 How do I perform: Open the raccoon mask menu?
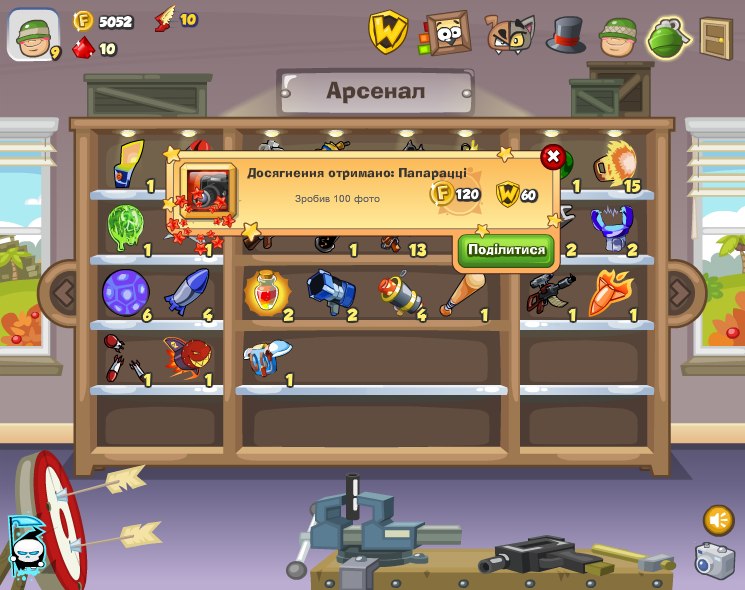point(509,34)
